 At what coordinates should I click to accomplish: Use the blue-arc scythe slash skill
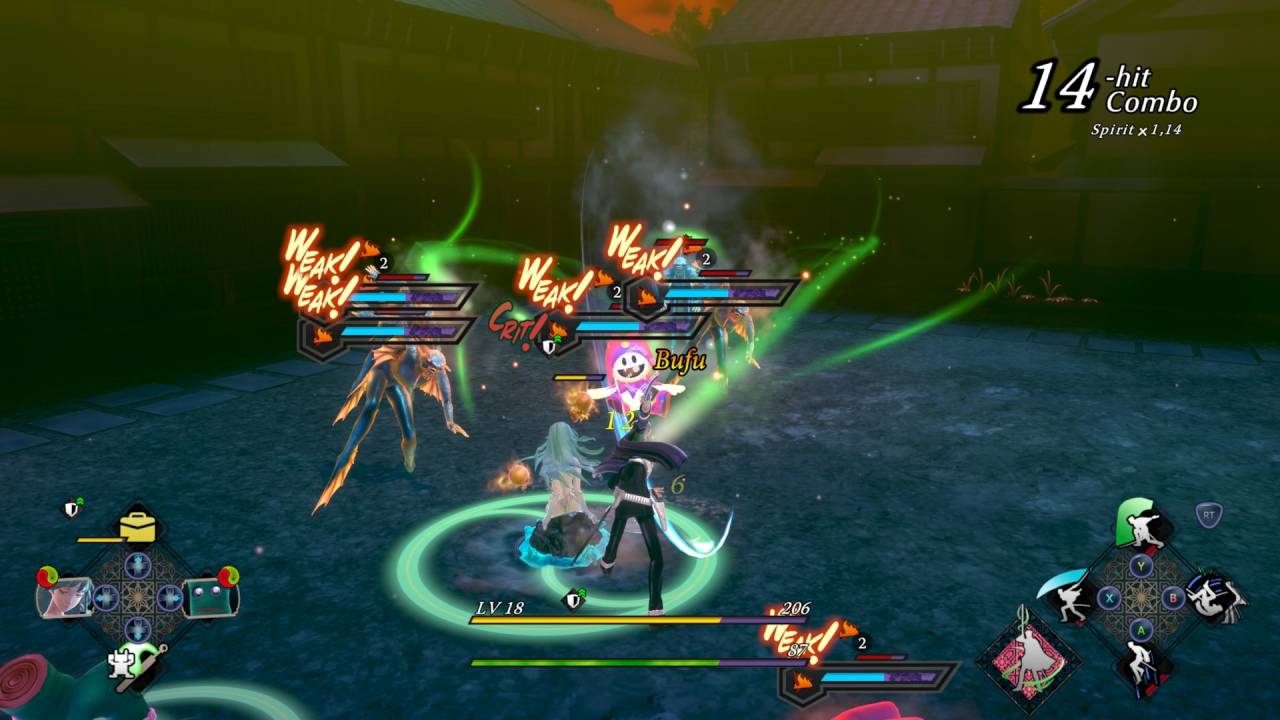point(1066,598)
